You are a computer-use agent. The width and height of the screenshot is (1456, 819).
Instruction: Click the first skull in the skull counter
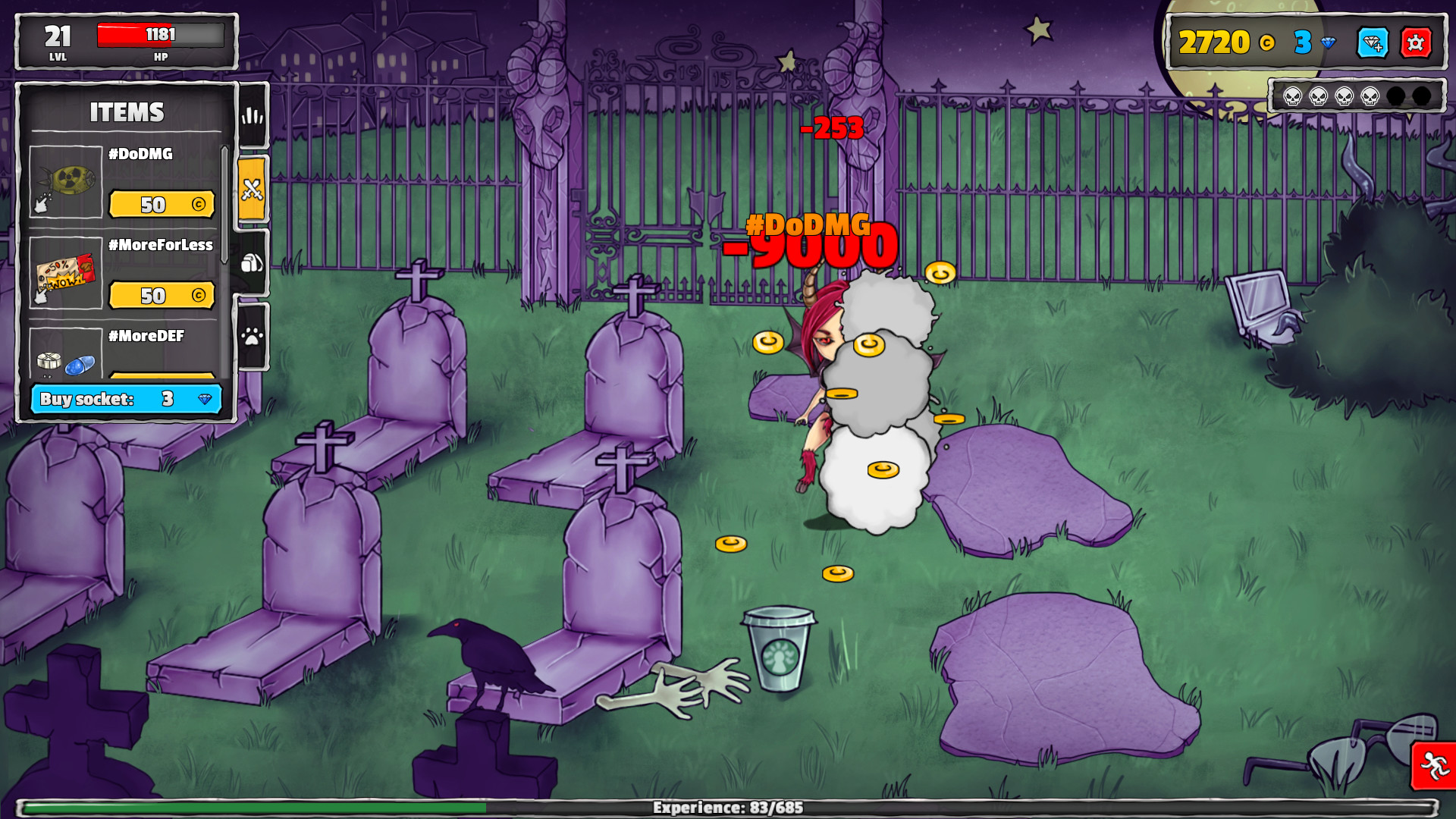click(1292, 97)
